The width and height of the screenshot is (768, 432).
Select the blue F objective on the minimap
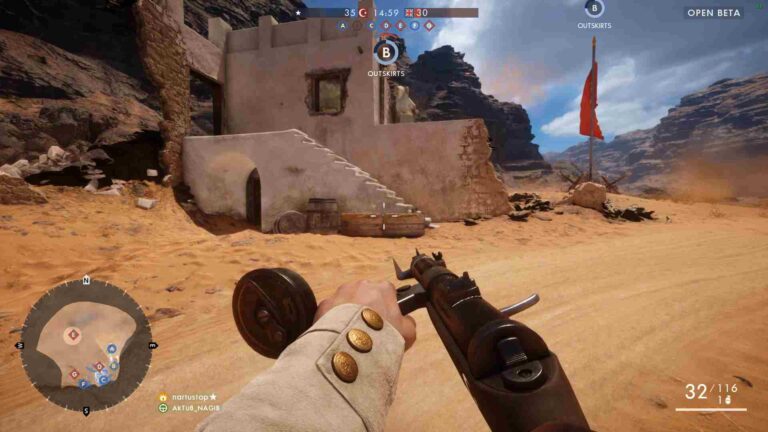coord(83,383)
